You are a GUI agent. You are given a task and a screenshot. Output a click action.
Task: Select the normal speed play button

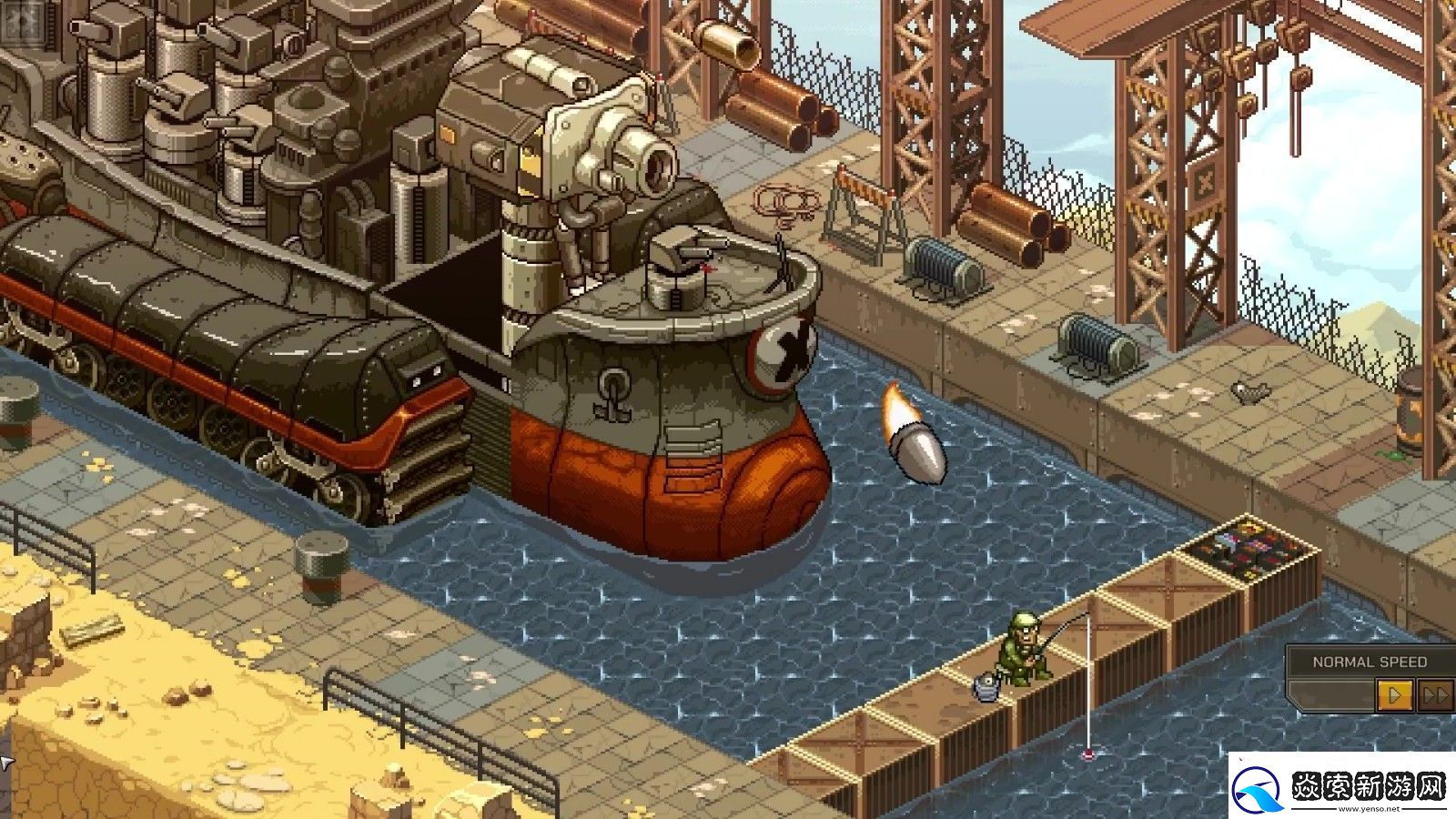point(1394,696)
